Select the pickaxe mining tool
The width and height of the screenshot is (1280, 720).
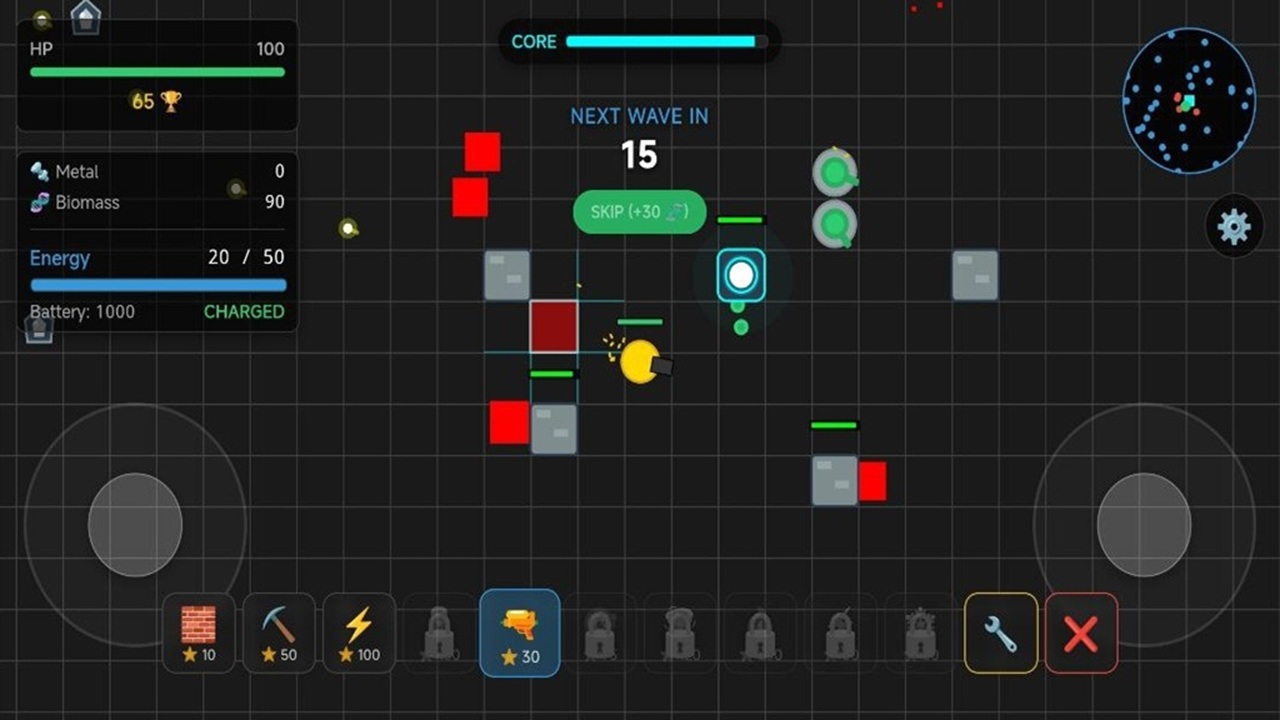[278, 632]
